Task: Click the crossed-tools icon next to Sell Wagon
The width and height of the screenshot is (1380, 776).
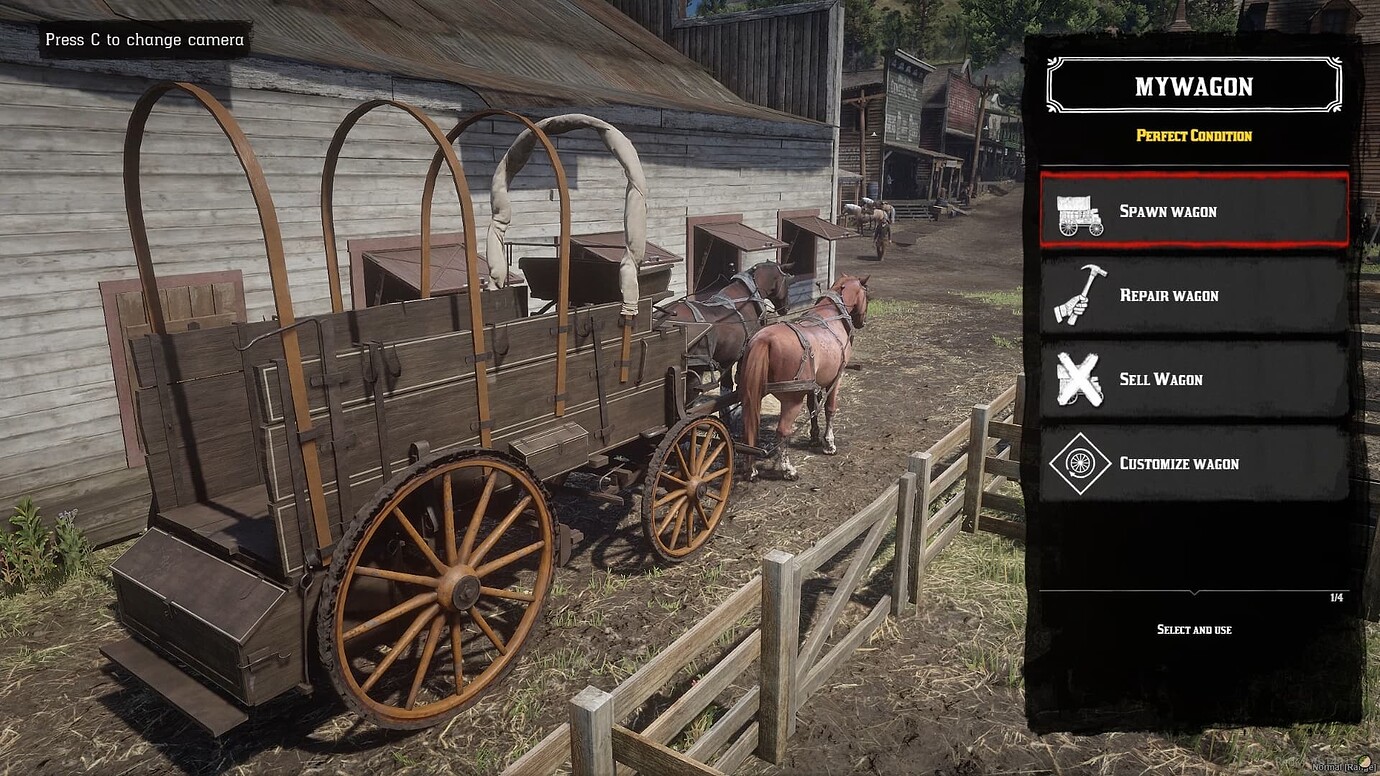Action: (x=1079, y=379)
